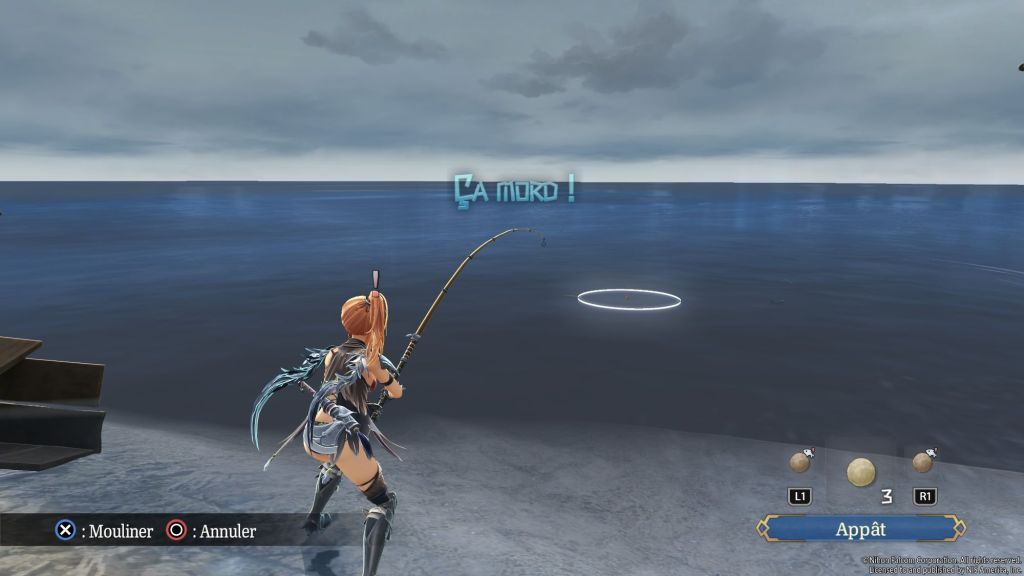Click the blue Appât banner
1024x576 pixels.
[x=861, y=529]
